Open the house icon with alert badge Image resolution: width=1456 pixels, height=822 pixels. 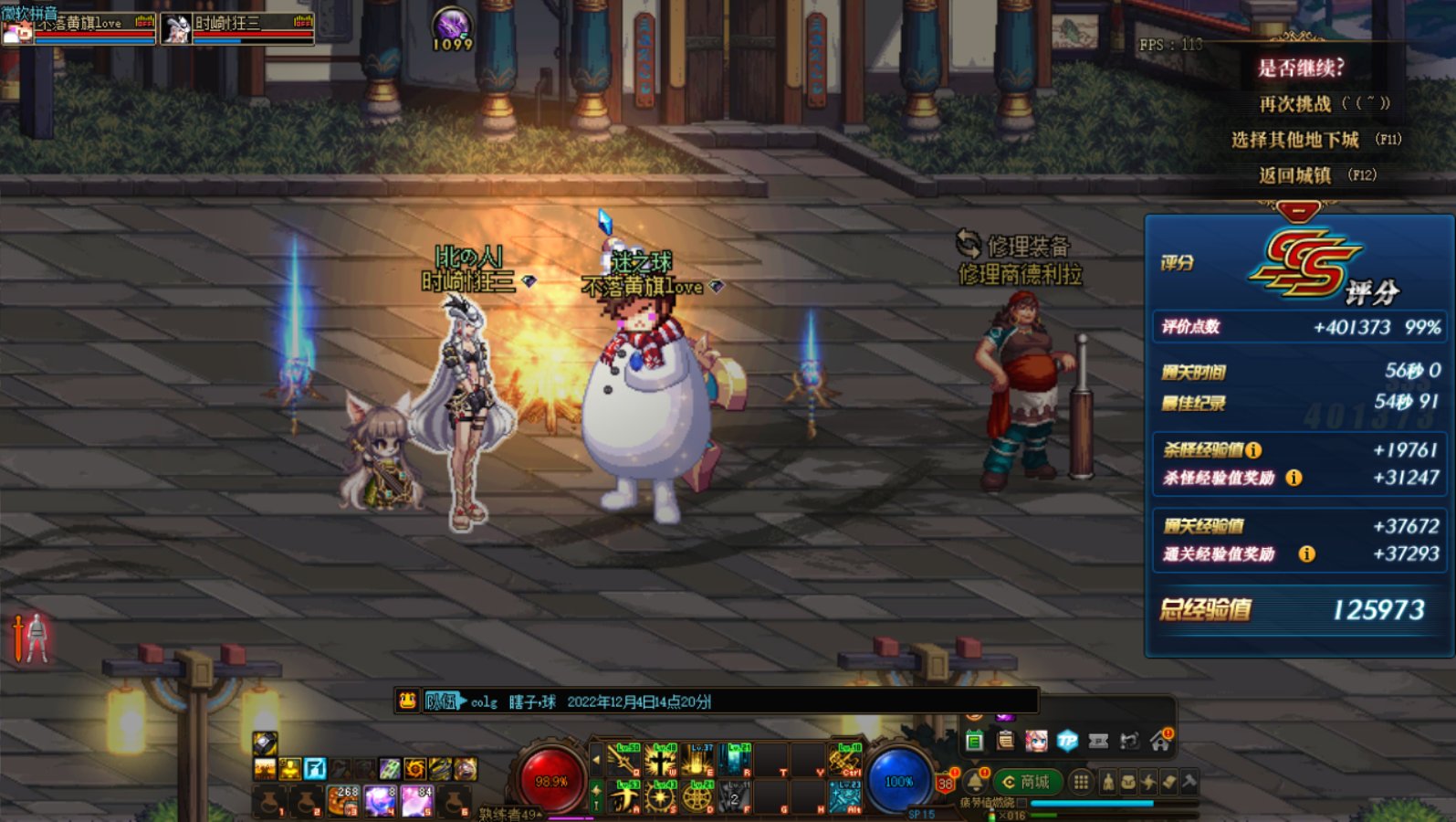click(x=1160, y=741)
